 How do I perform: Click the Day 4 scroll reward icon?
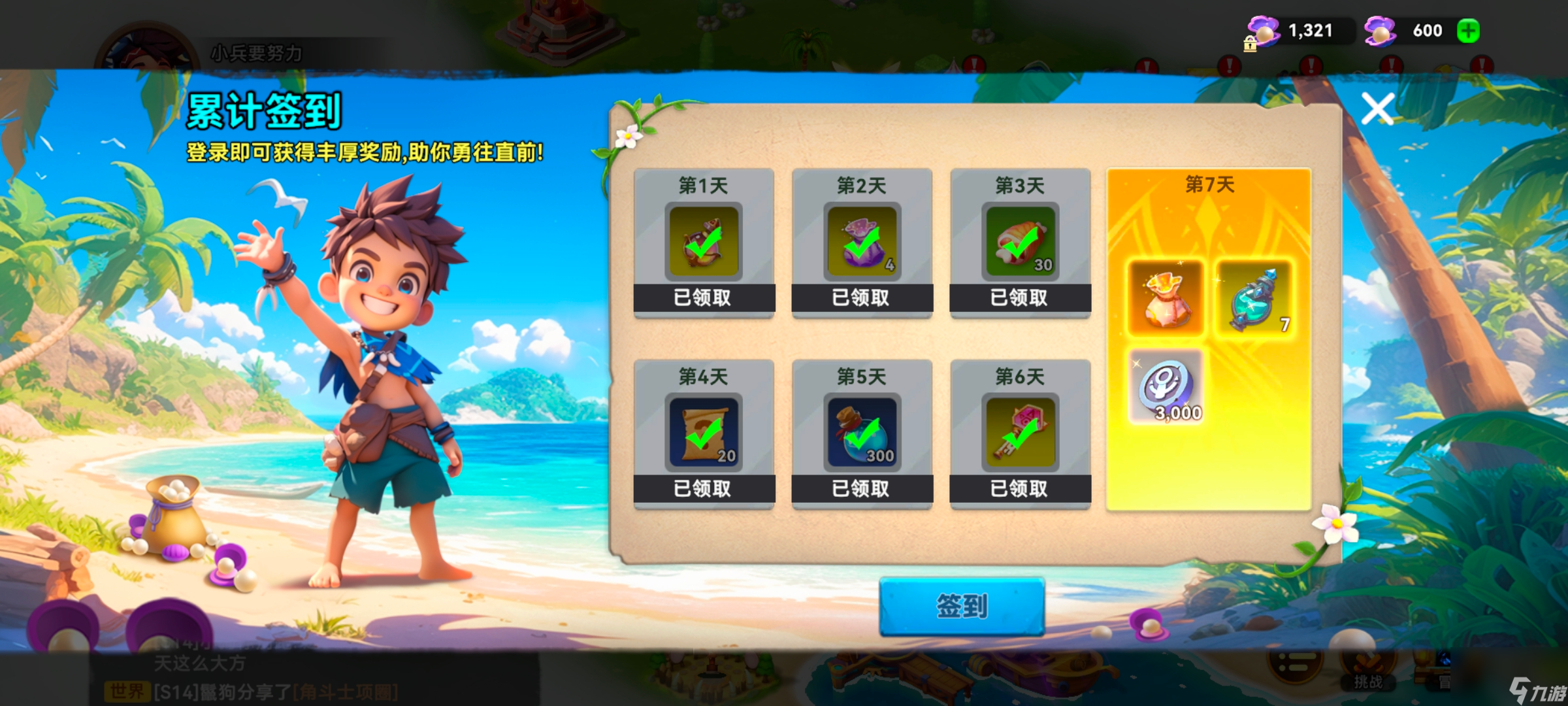click(702, 431)
